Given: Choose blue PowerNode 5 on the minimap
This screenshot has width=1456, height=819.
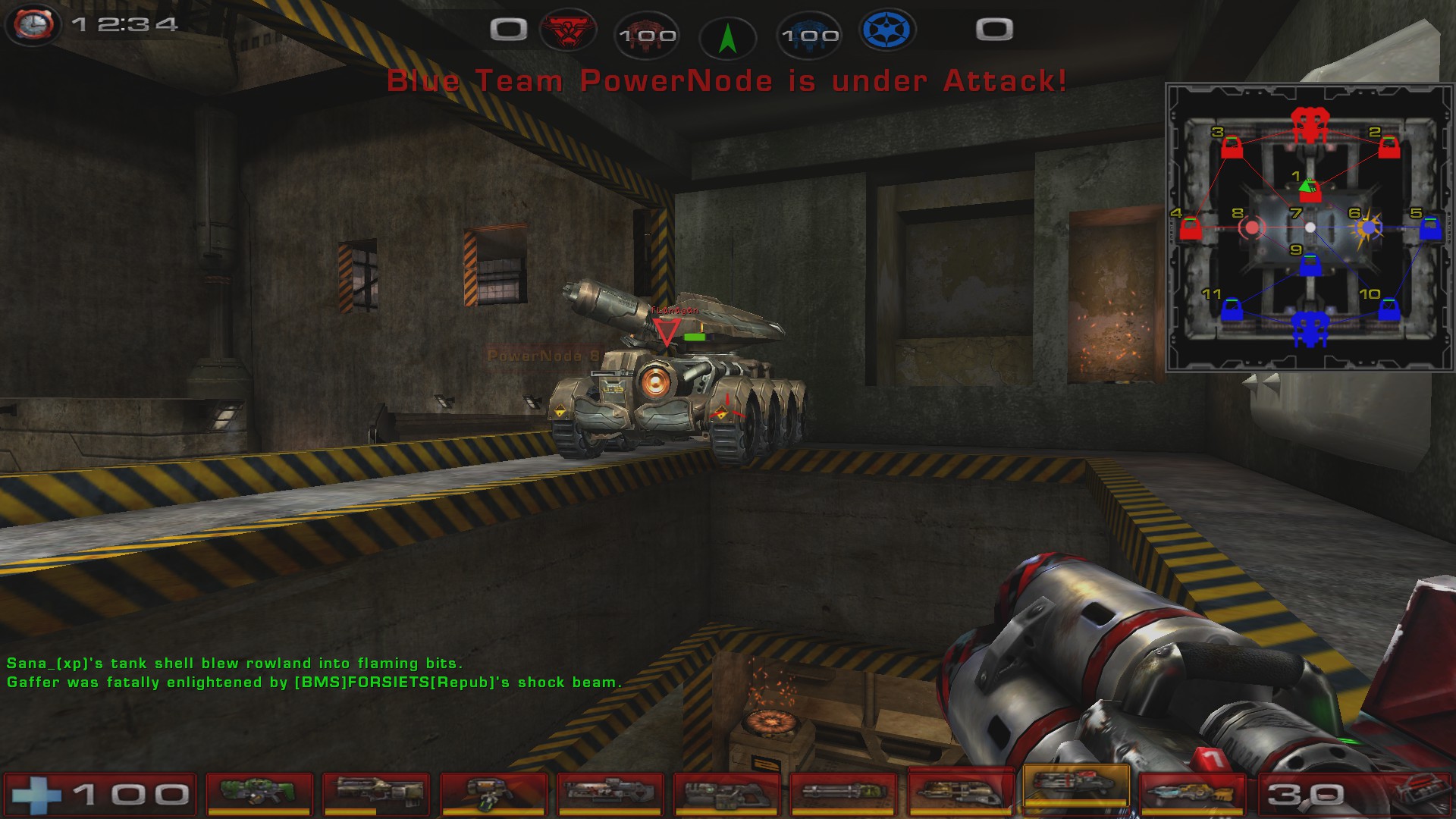Looking at the screenshot, I should click(x=1429, y=227).
